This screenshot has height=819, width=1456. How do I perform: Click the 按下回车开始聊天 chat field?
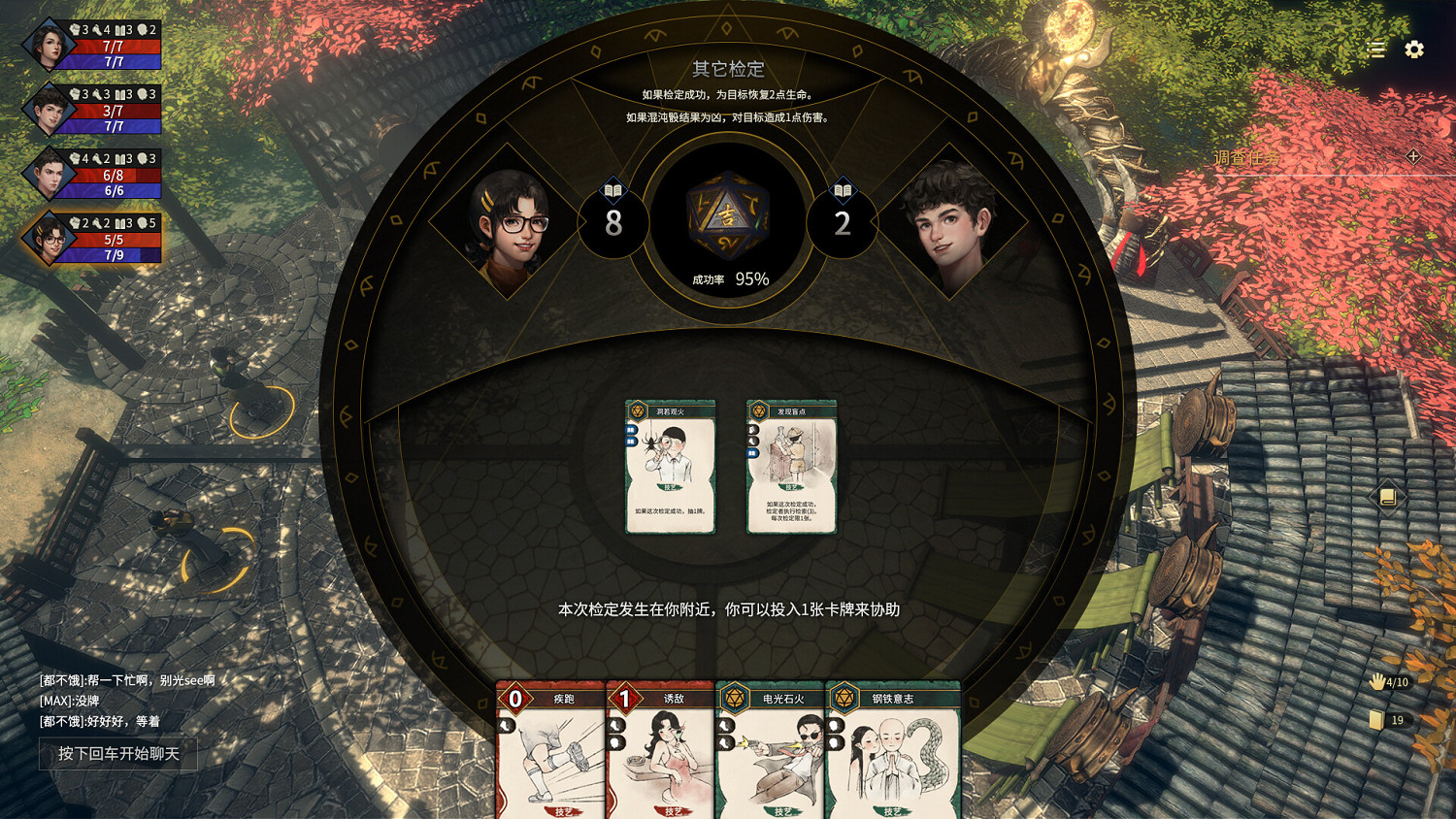[x=118, y=754]
